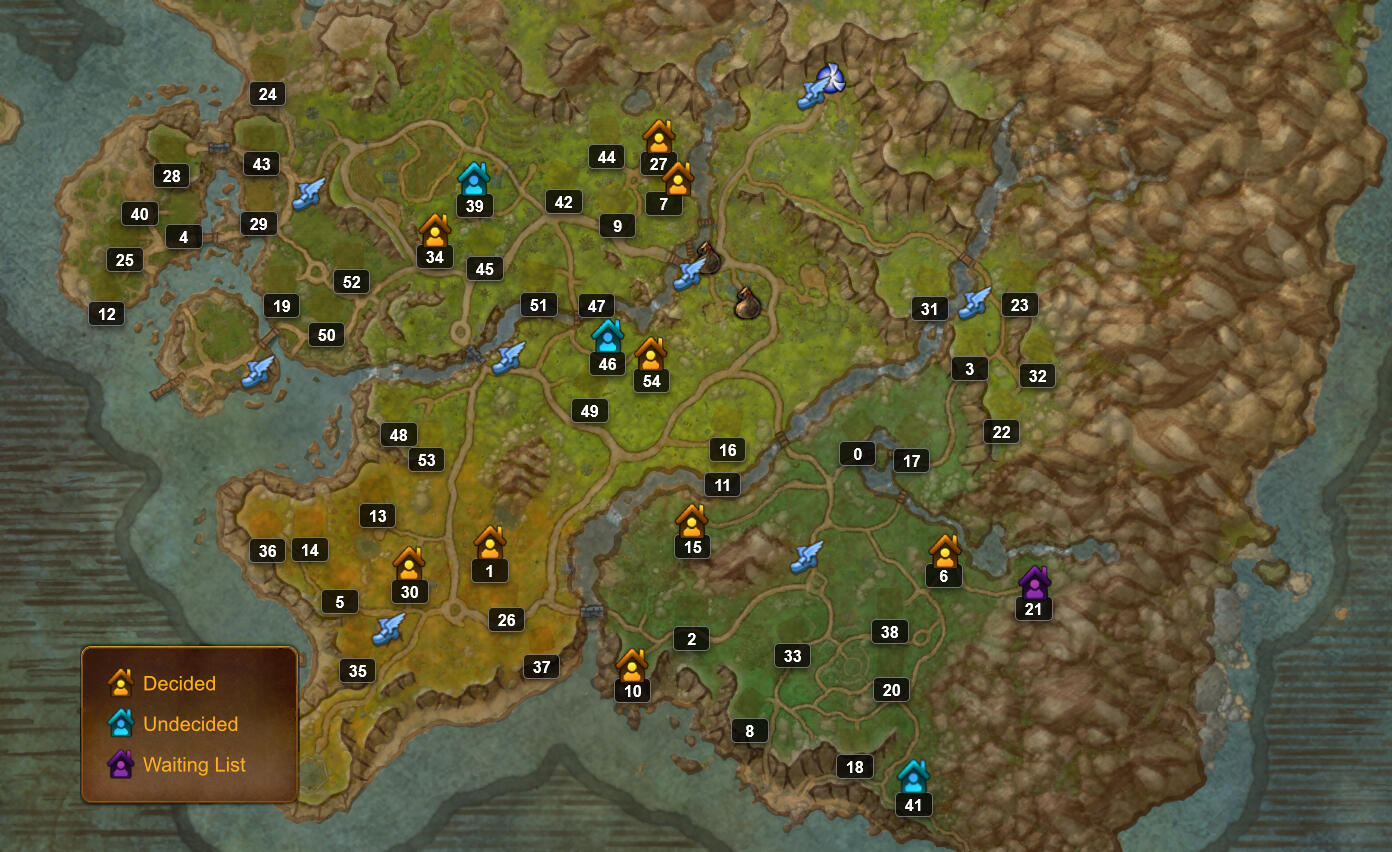Image resolution: width=1392 pixels, height=852 pixels.
Task: Select the teal Undecided house beside plot 39
Action: 473,178
